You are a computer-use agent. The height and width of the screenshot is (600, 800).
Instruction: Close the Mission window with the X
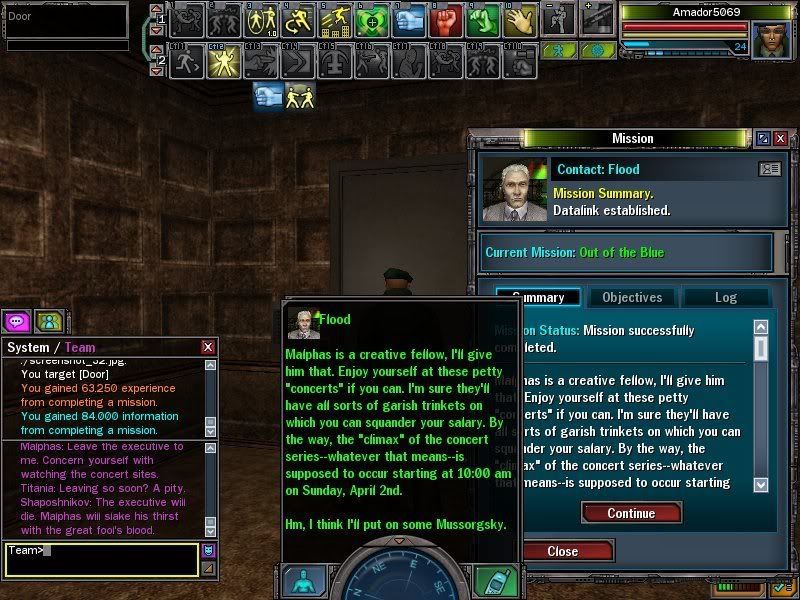(780, 139)
